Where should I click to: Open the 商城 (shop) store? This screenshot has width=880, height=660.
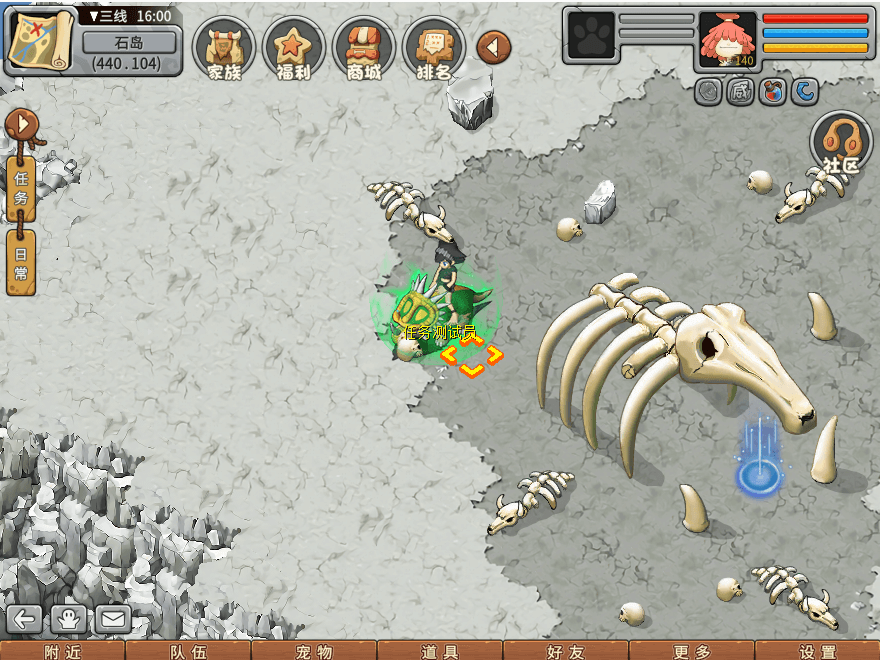364,48
